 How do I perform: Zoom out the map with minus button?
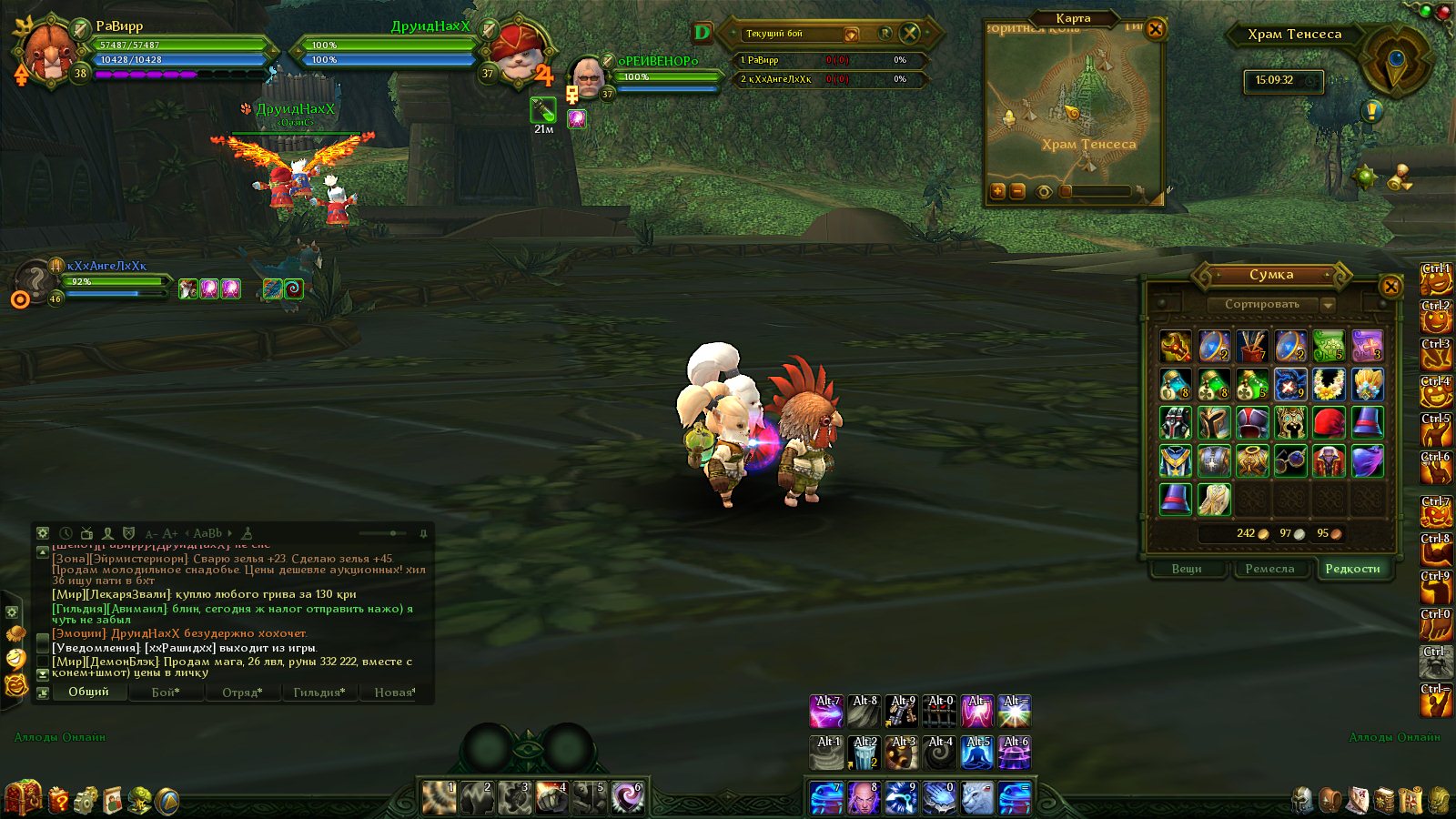pos(1017,191)
